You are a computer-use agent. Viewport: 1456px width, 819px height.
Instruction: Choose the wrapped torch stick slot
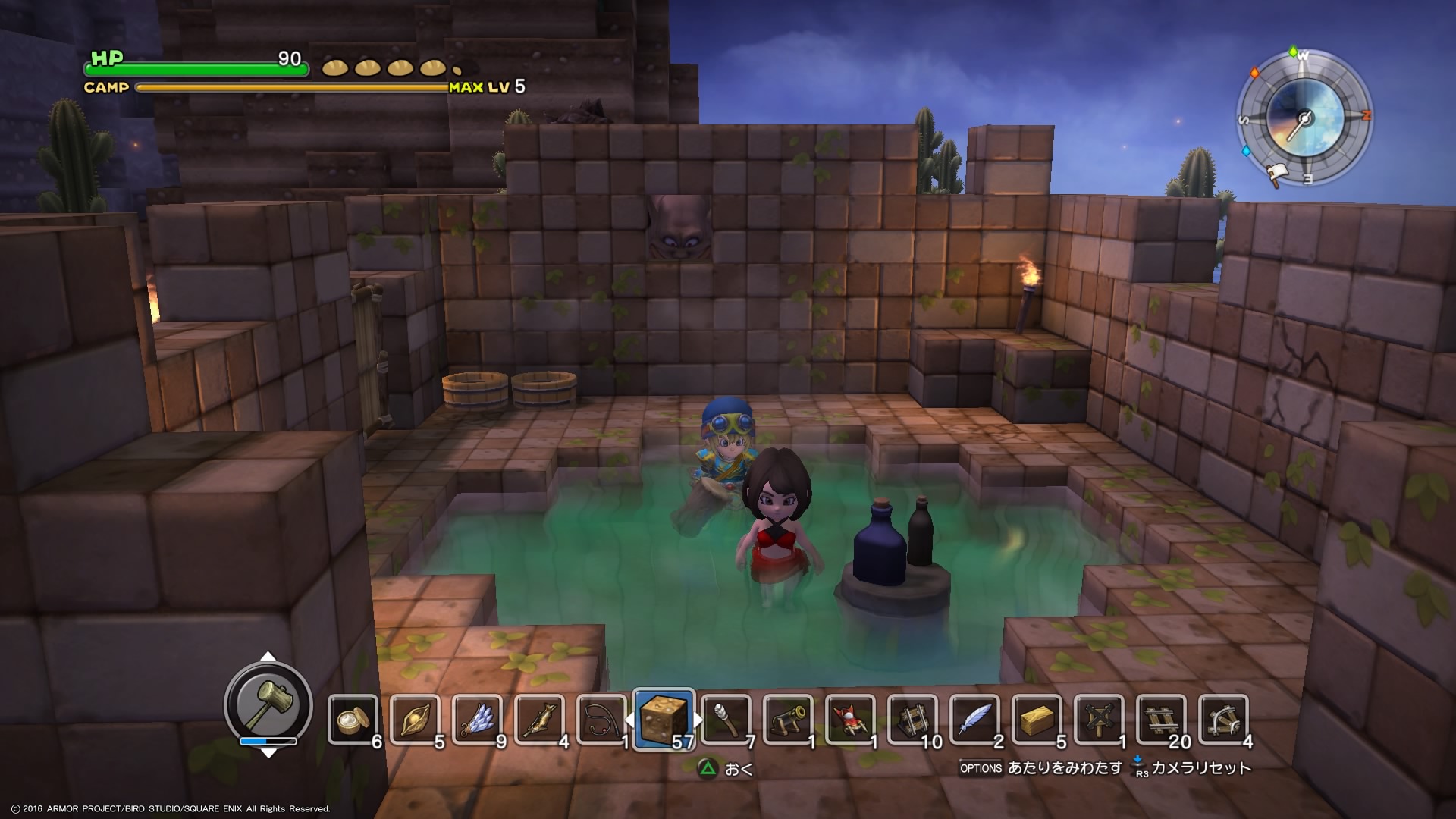click(x=726, y=719)
